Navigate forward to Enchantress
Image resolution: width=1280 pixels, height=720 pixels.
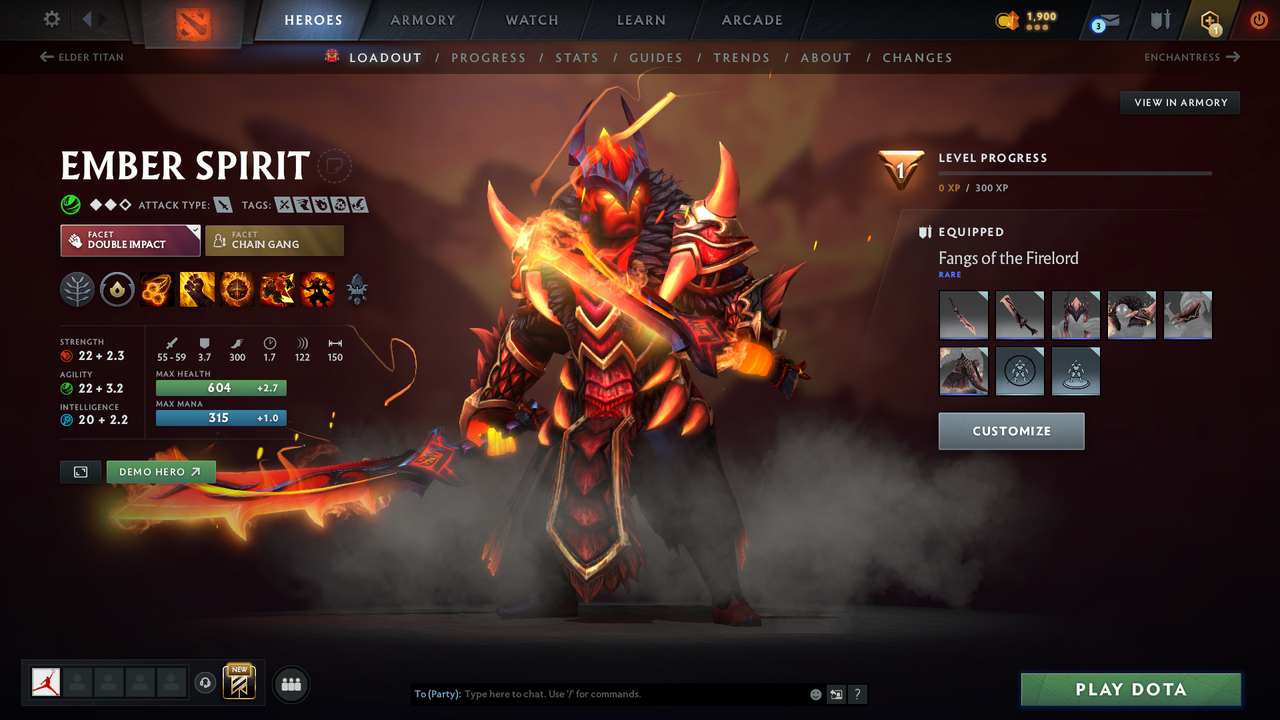[1190, 57]
